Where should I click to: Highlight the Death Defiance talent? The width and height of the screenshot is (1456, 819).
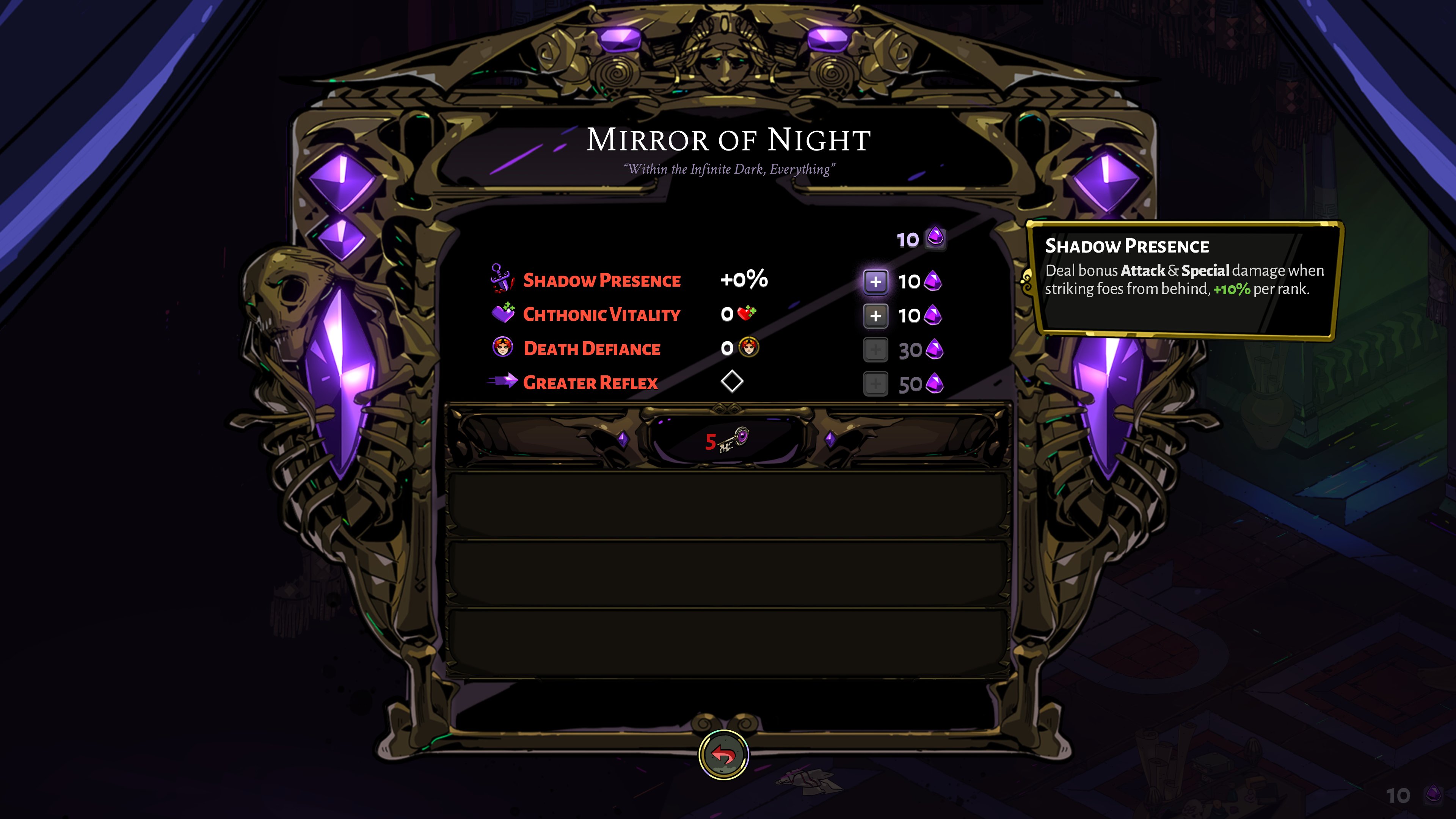[x=591, y=349]
